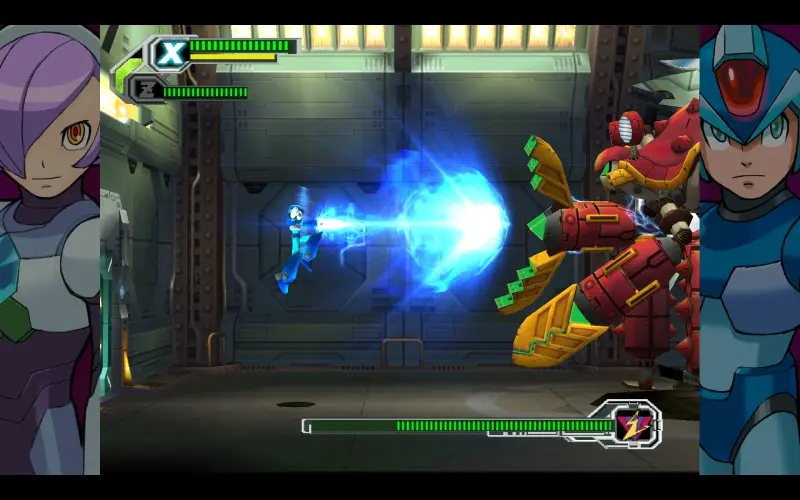
Task: Select the purple-haired navigator portrait
Action: [50, 250]
